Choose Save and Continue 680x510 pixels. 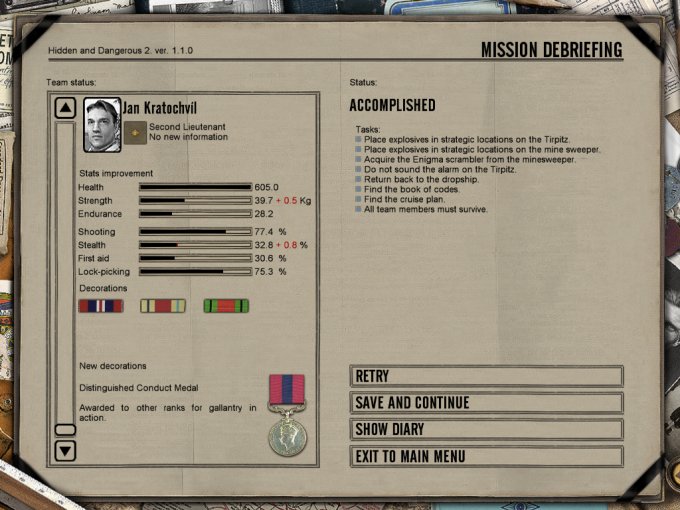pyautogui.click(x=486, y=403)
